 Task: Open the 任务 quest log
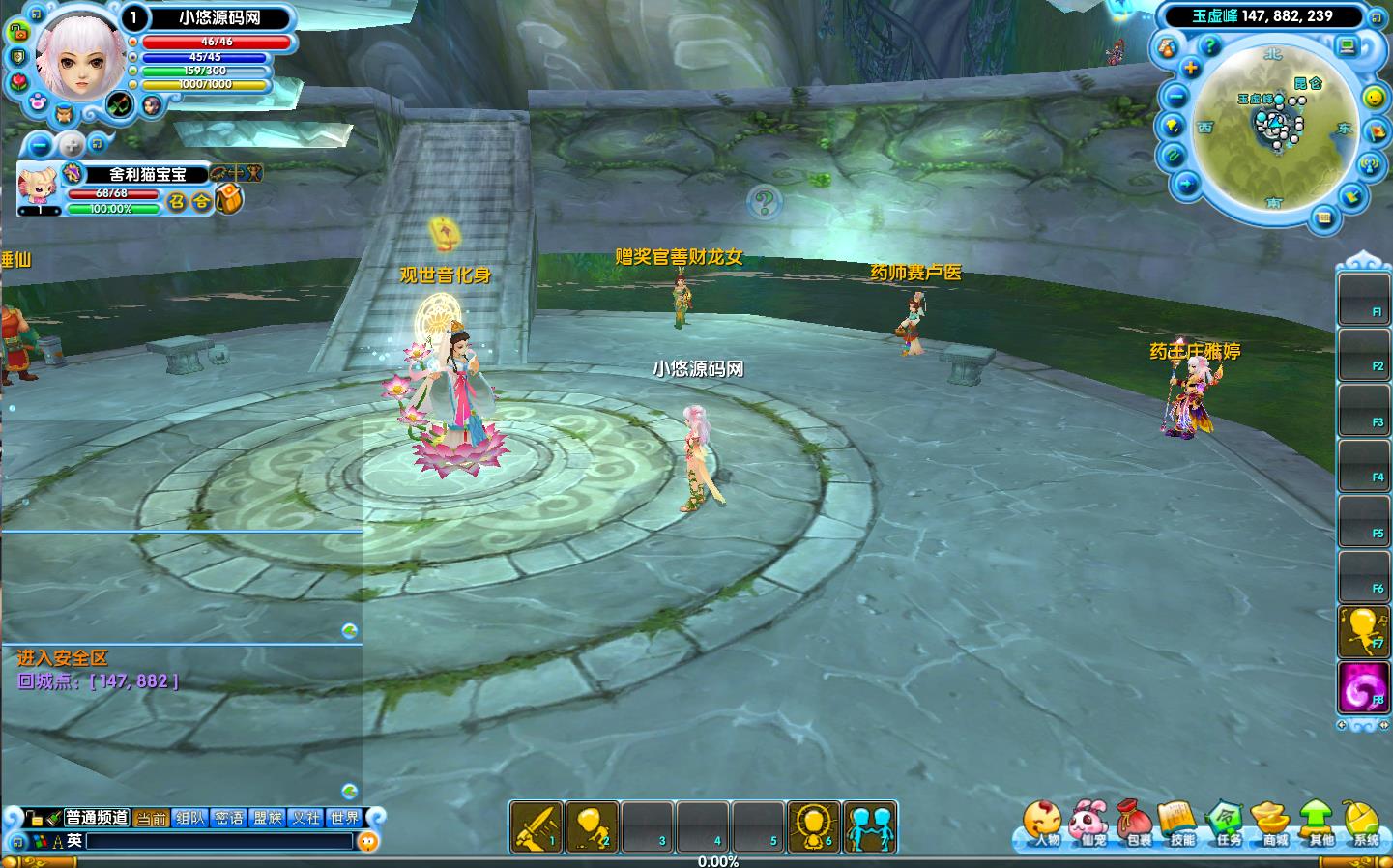(x=1227, y=825)
